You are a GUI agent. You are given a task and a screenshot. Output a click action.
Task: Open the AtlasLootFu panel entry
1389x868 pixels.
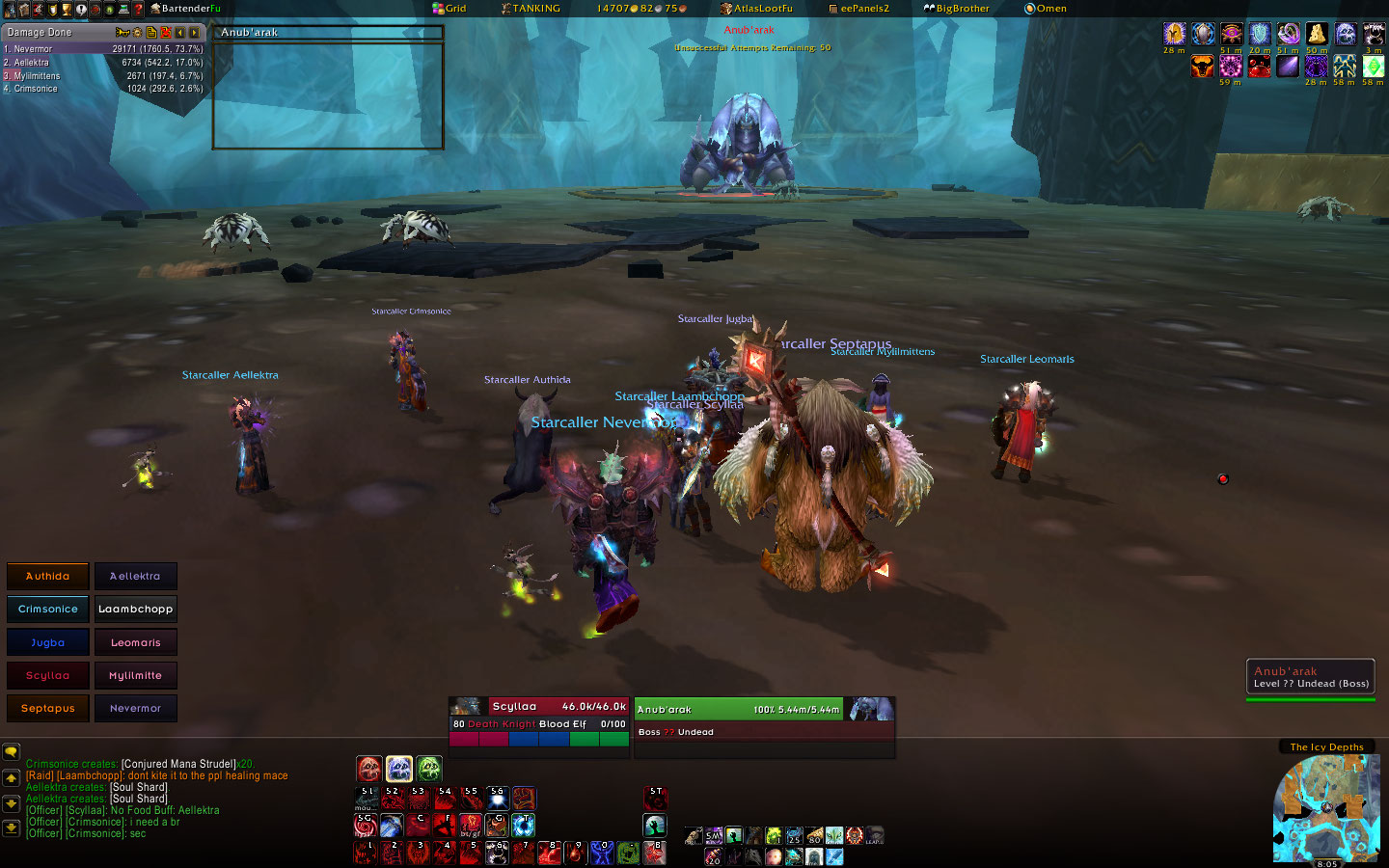point(757,9)
